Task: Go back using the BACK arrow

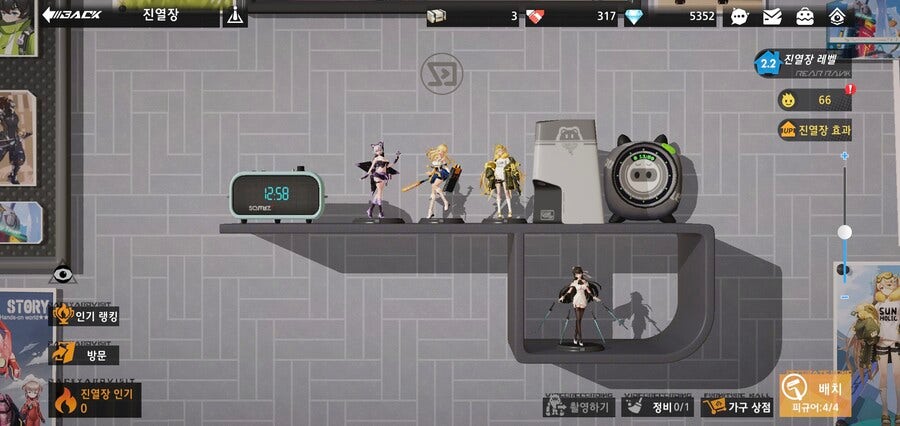Action: pos(70,15)
